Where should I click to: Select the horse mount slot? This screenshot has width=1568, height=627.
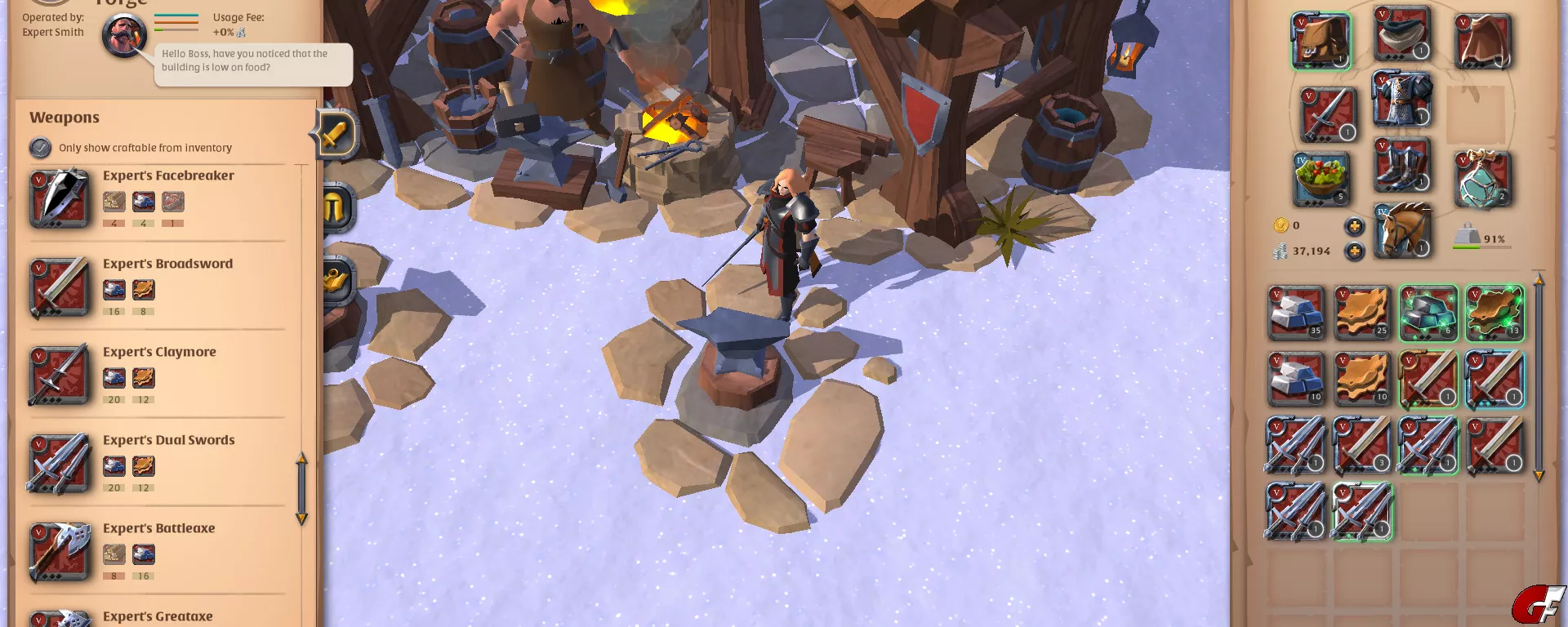(x=1402, y=230)
